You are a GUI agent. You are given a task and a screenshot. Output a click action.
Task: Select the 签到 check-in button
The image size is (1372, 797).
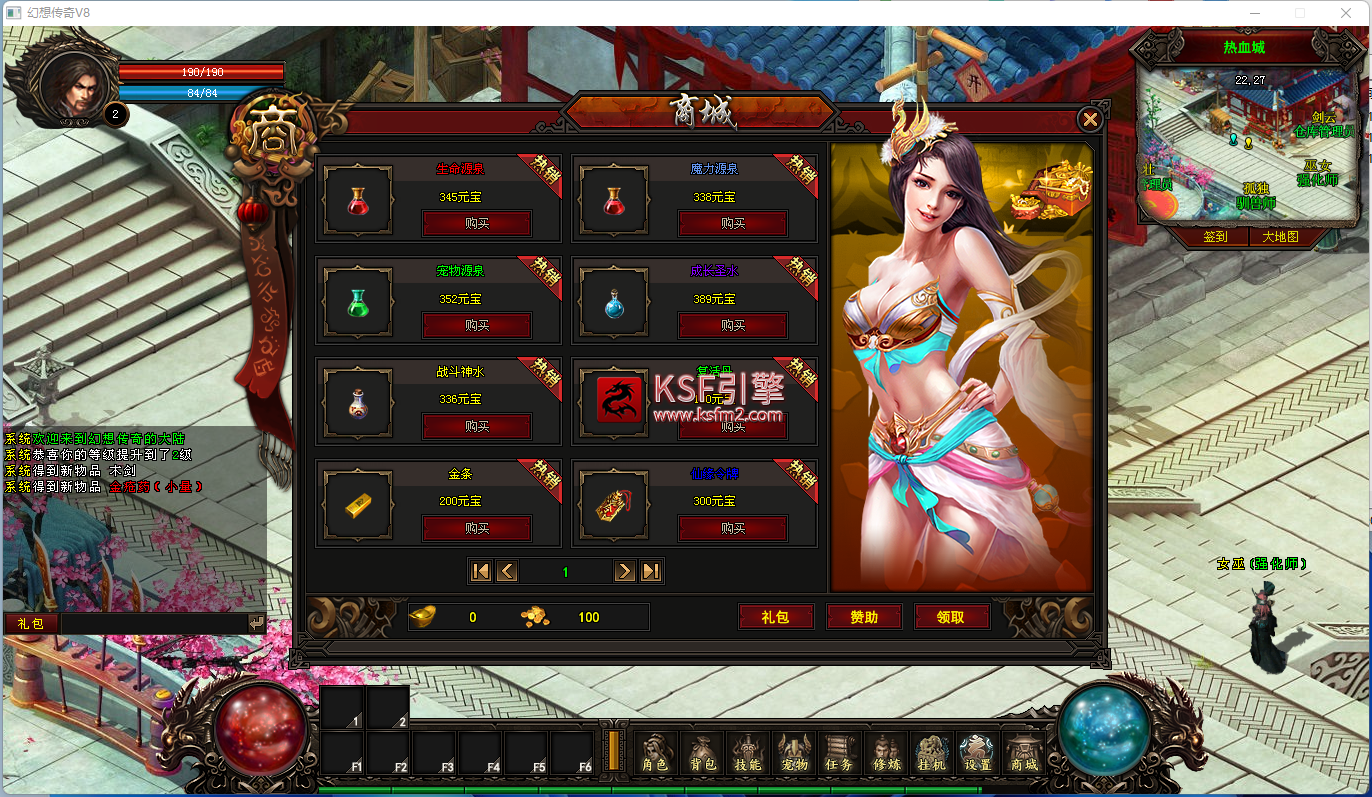click(x=1215, y=237)
